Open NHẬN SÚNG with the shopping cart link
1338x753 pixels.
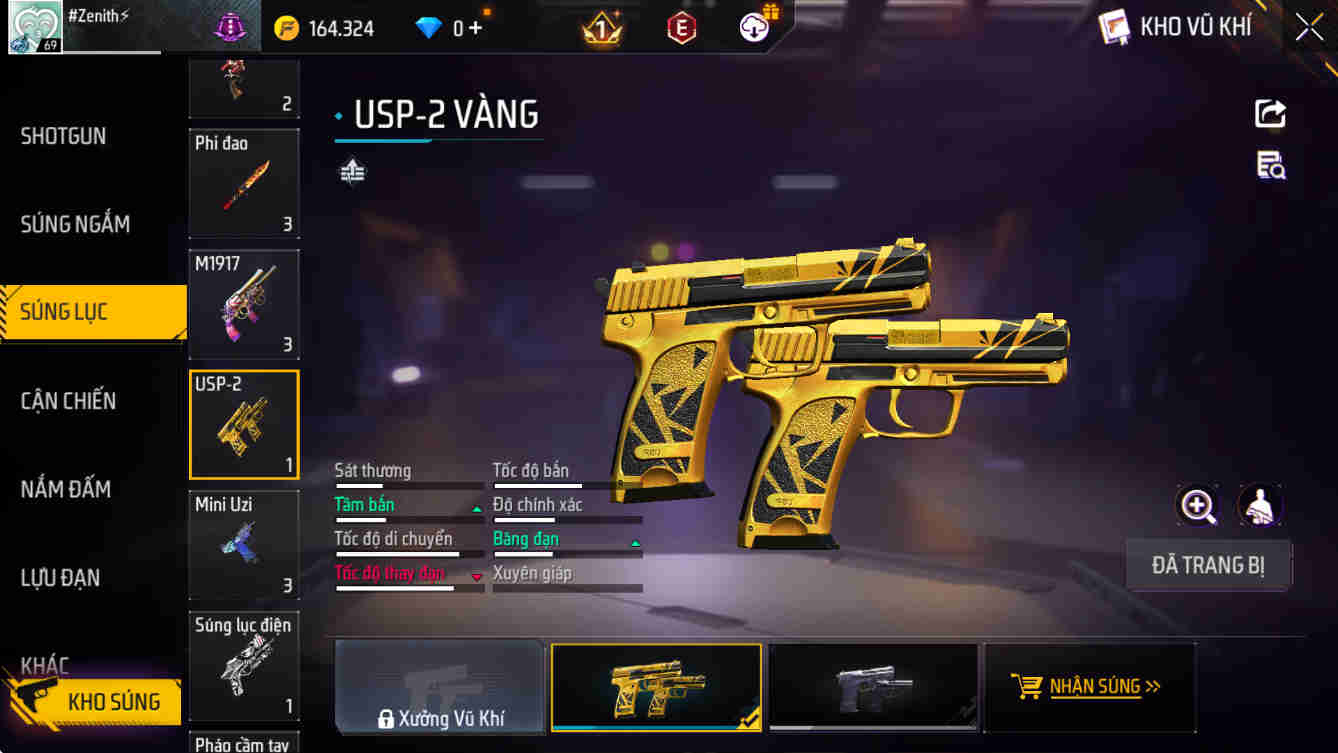click(1090, 687)
